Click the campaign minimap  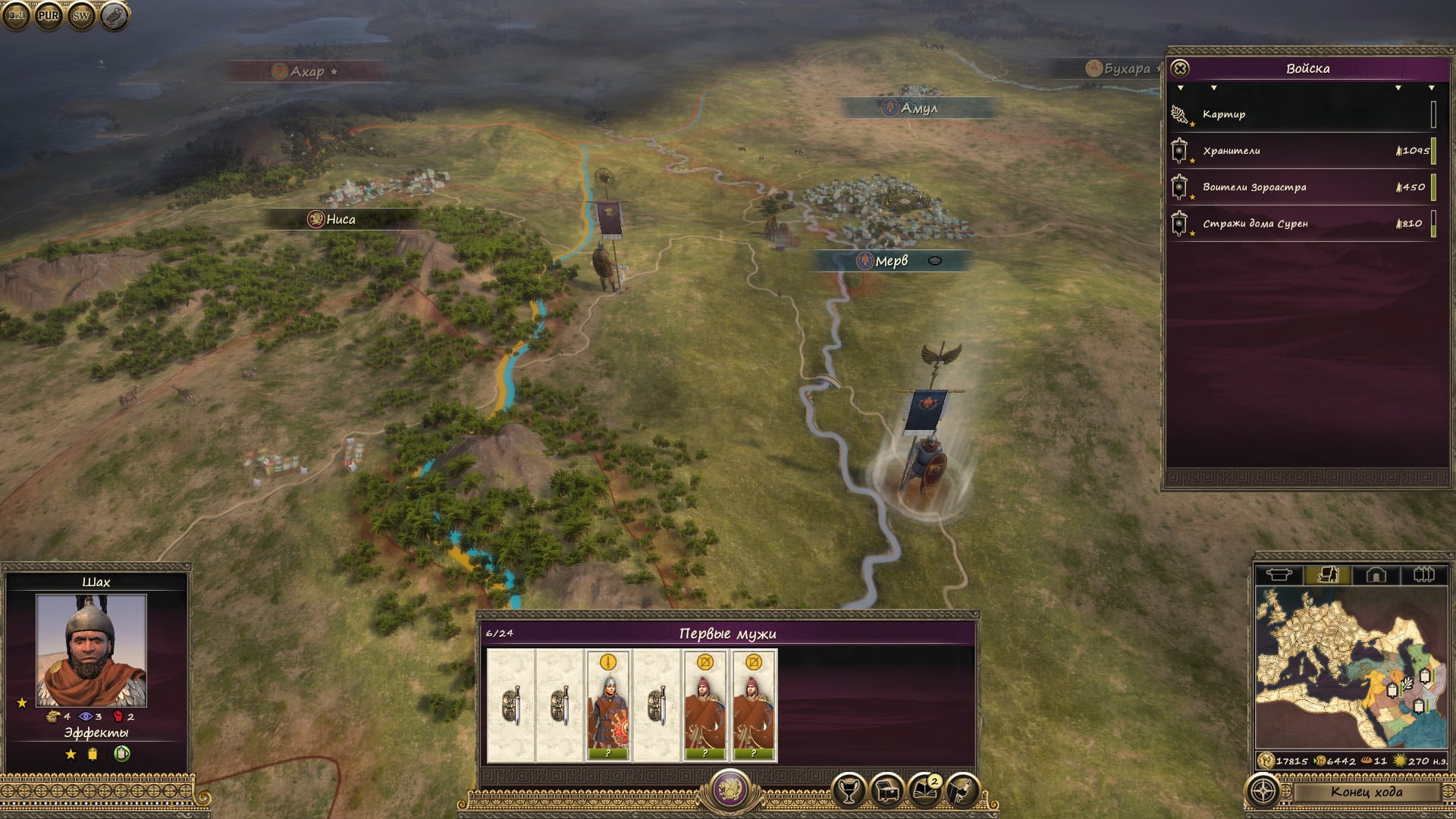1351,669
